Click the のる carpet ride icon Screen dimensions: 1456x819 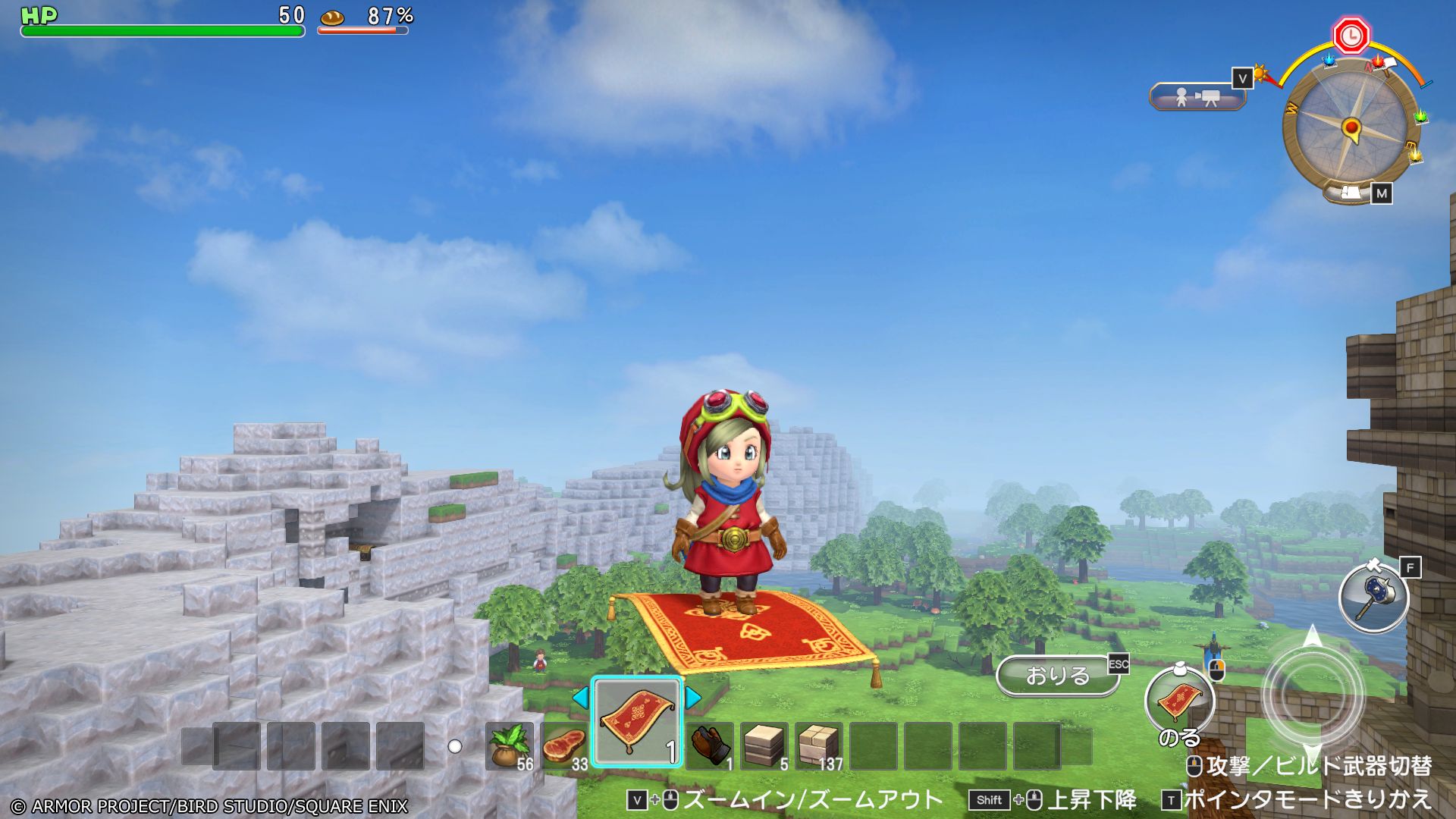click(x=1179, y=700)
